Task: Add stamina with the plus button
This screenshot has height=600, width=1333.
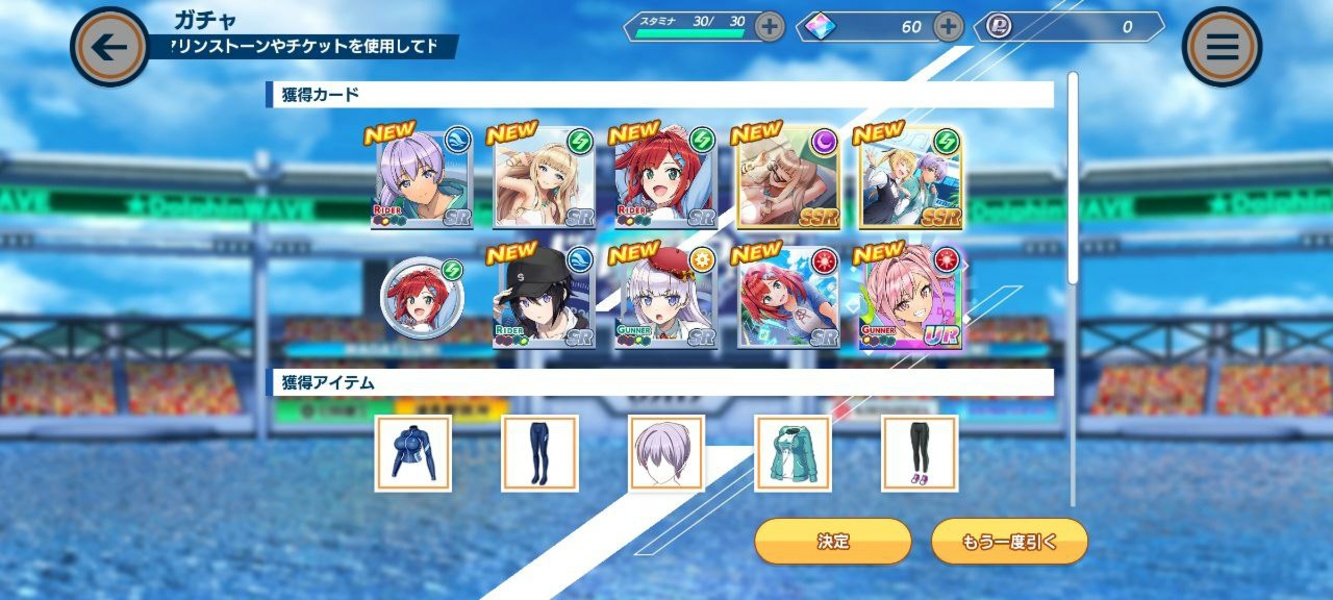Action: pos(769,27)
